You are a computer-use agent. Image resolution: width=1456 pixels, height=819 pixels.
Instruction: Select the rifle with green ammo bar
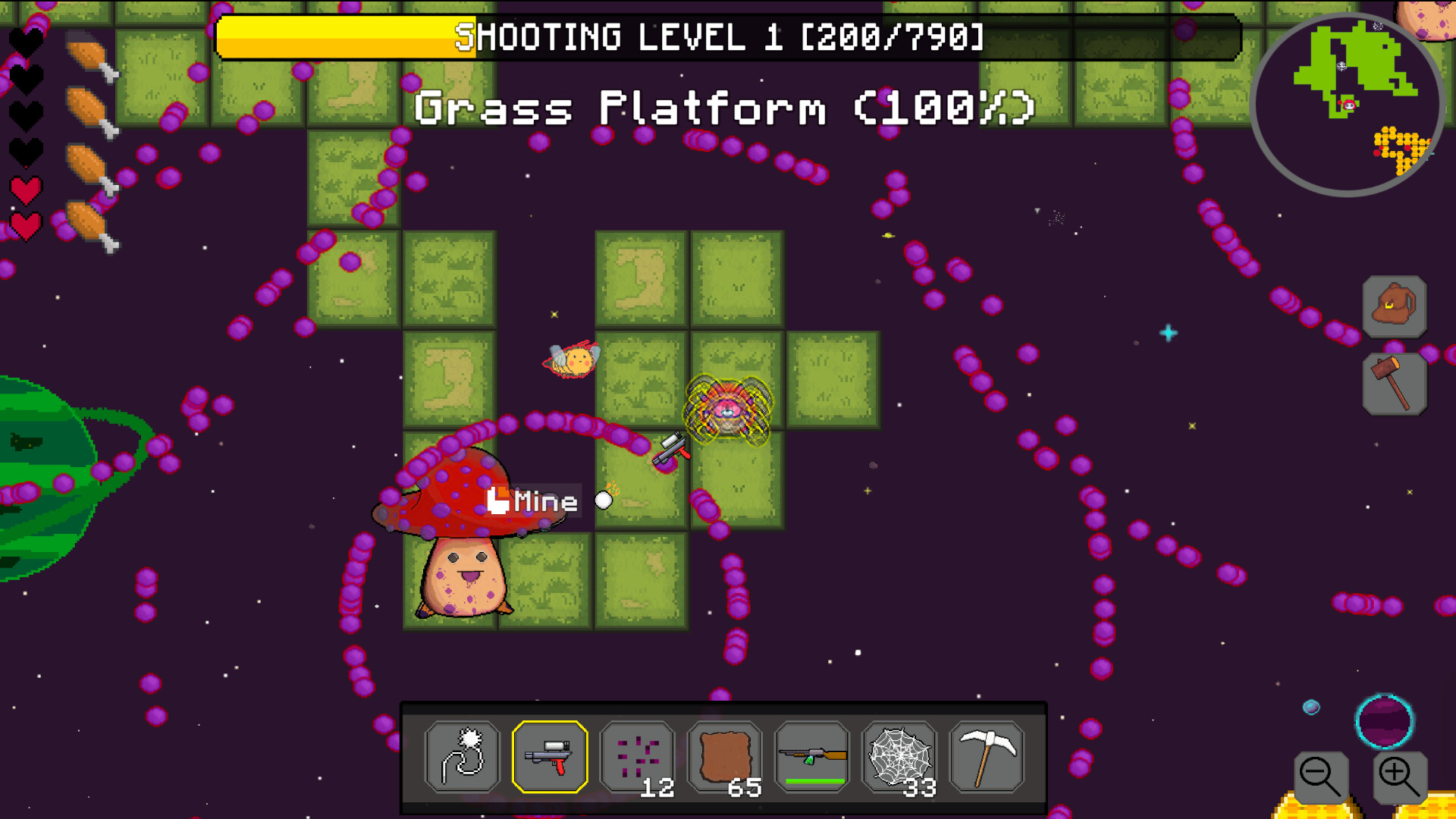point(811,757)
